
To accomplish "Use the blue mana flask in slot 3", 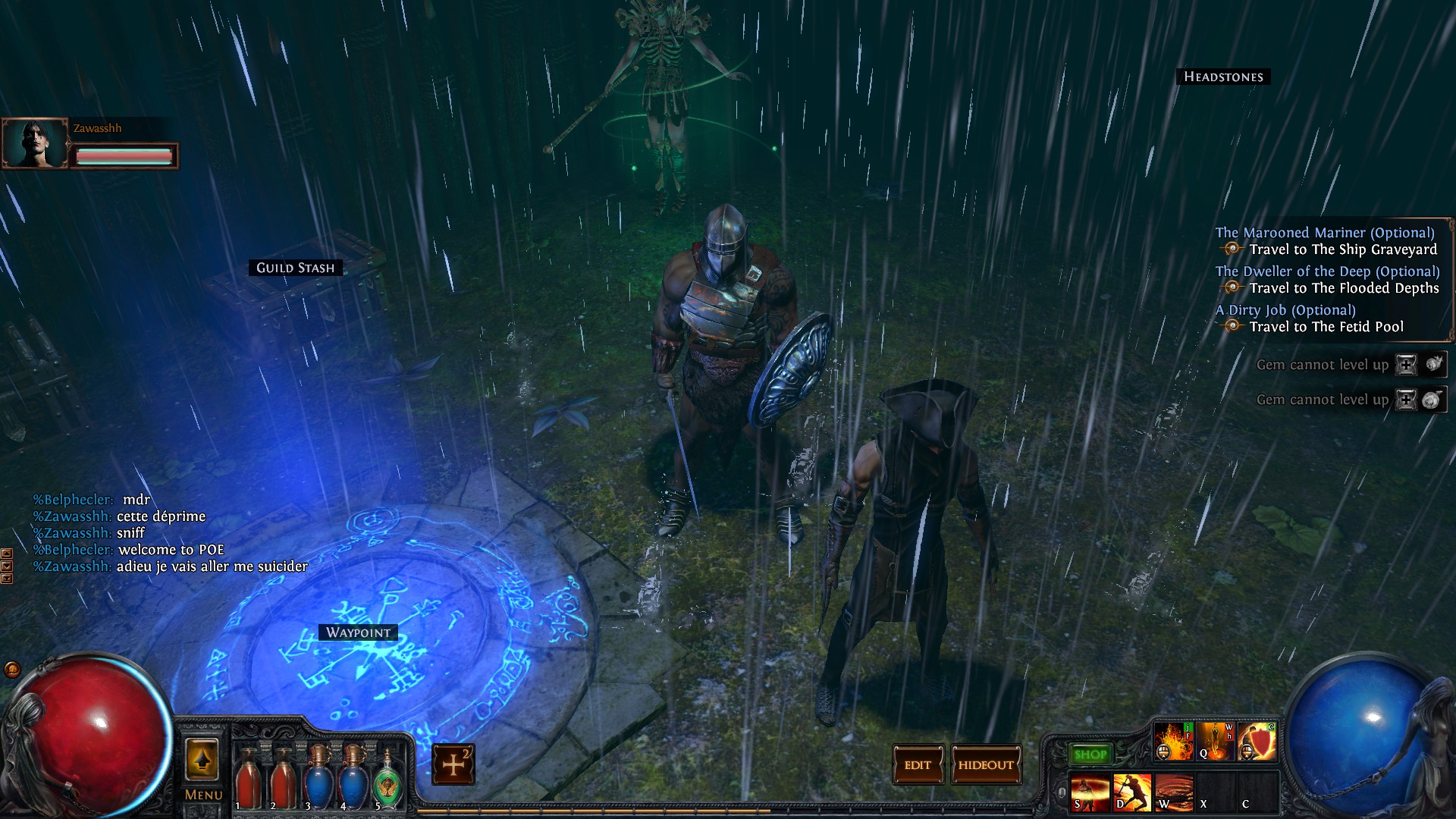I will [x=318, y=777].
